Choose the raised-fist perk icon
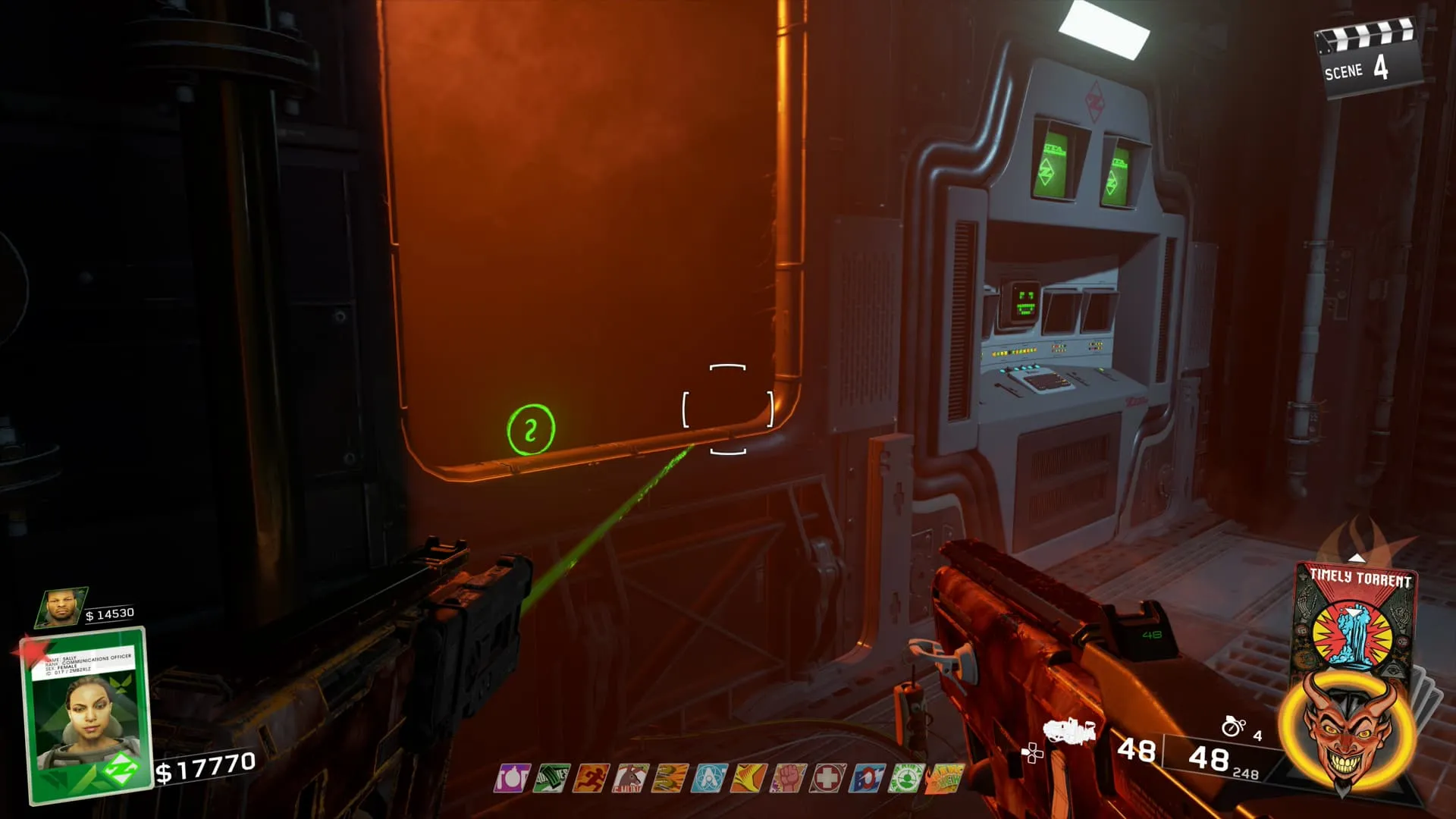This screenshot has height=819, width=1456. pyautogui.click(x=788, y=778)
